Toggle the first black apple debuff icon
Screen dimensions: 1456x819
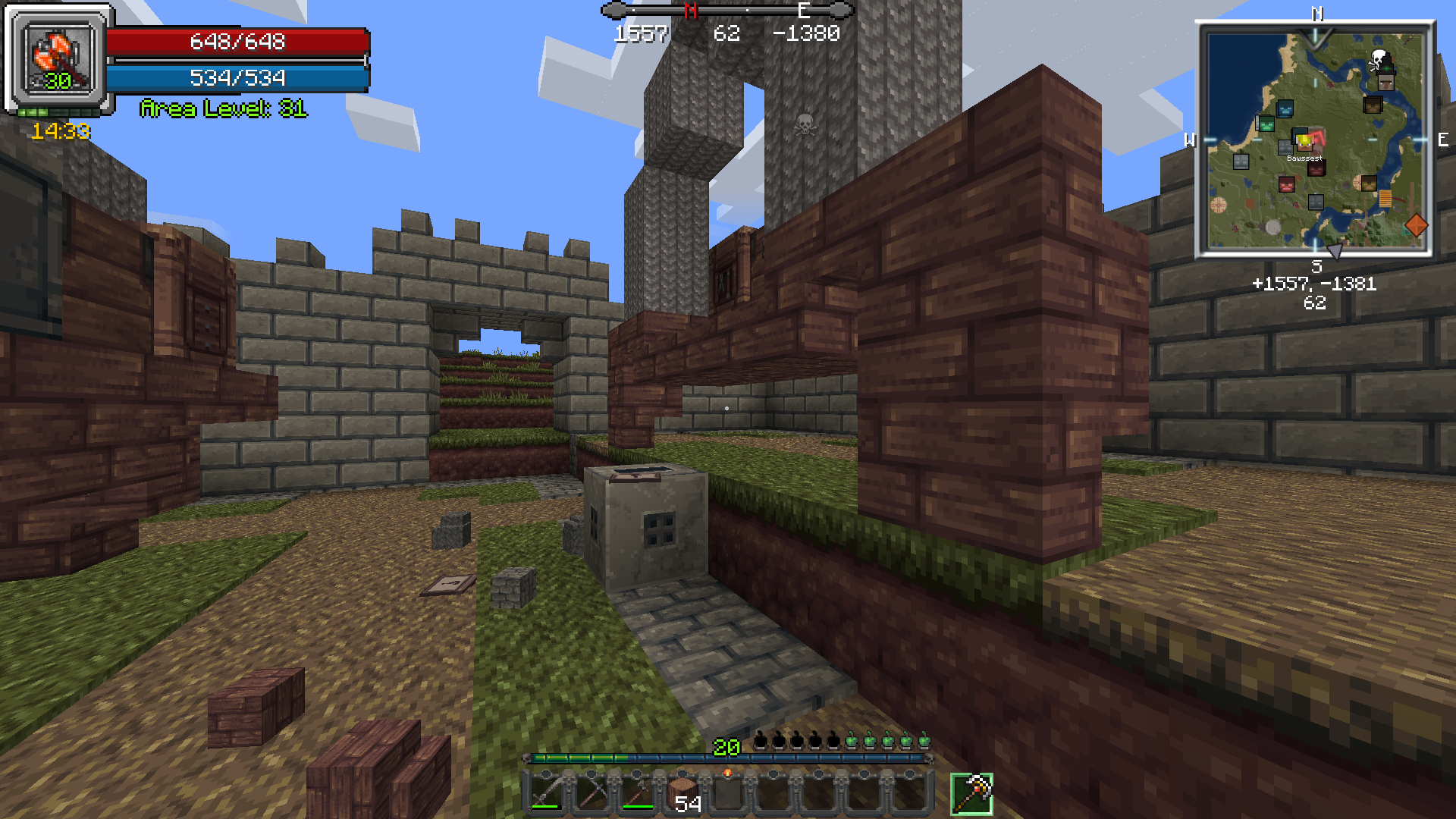point(760,740)
